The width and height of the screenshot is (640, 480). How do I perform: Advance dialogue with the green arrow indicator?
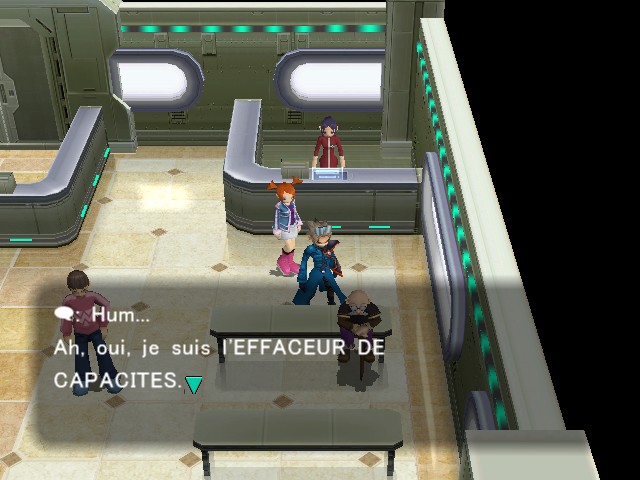pyautogui.click(x=193, y=384)
